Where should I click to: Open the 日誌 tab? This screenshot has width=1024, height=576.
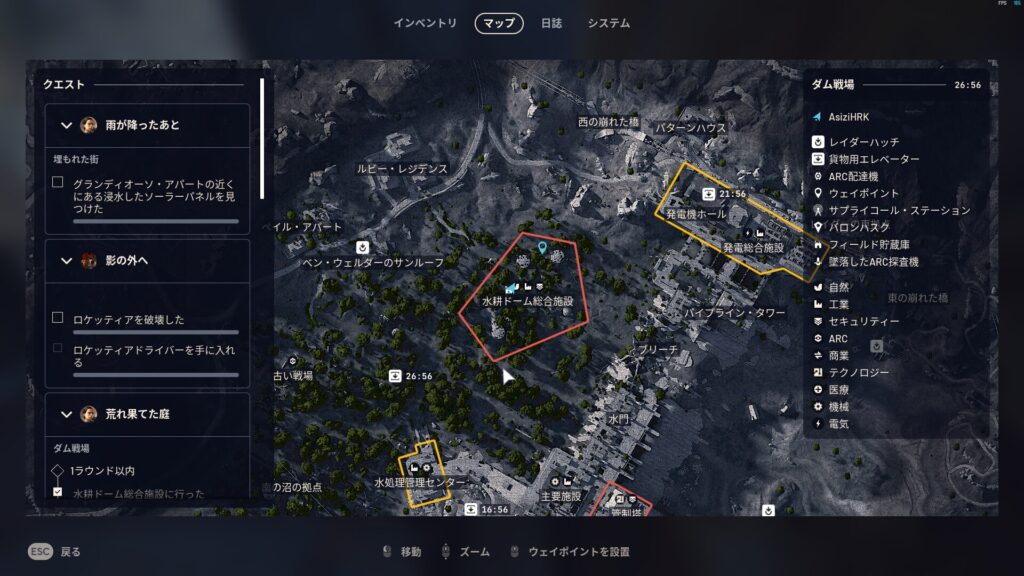point(551,23)
